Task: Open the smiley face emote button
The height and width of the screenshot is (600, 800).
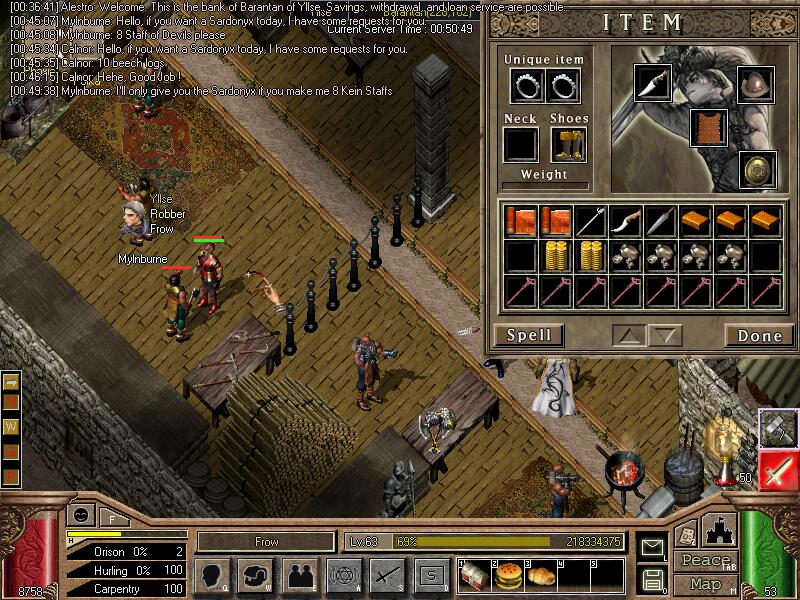Action: coord(80,516)
